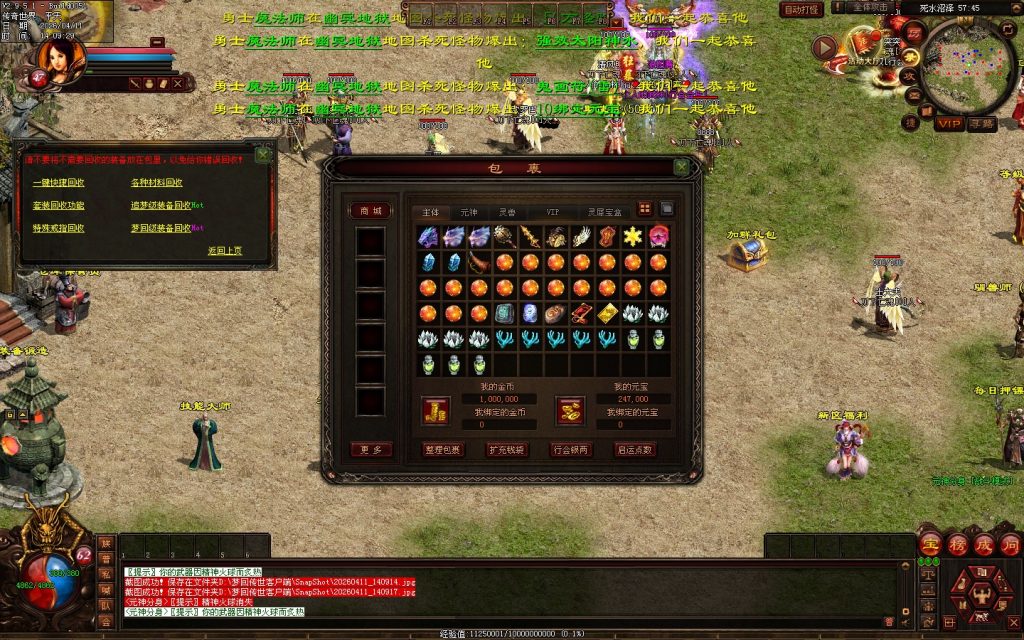The height and width of the screenshot is (640, 1024).
Task: Select the yellow snowflake item slot
Action: tap(632, 237)
